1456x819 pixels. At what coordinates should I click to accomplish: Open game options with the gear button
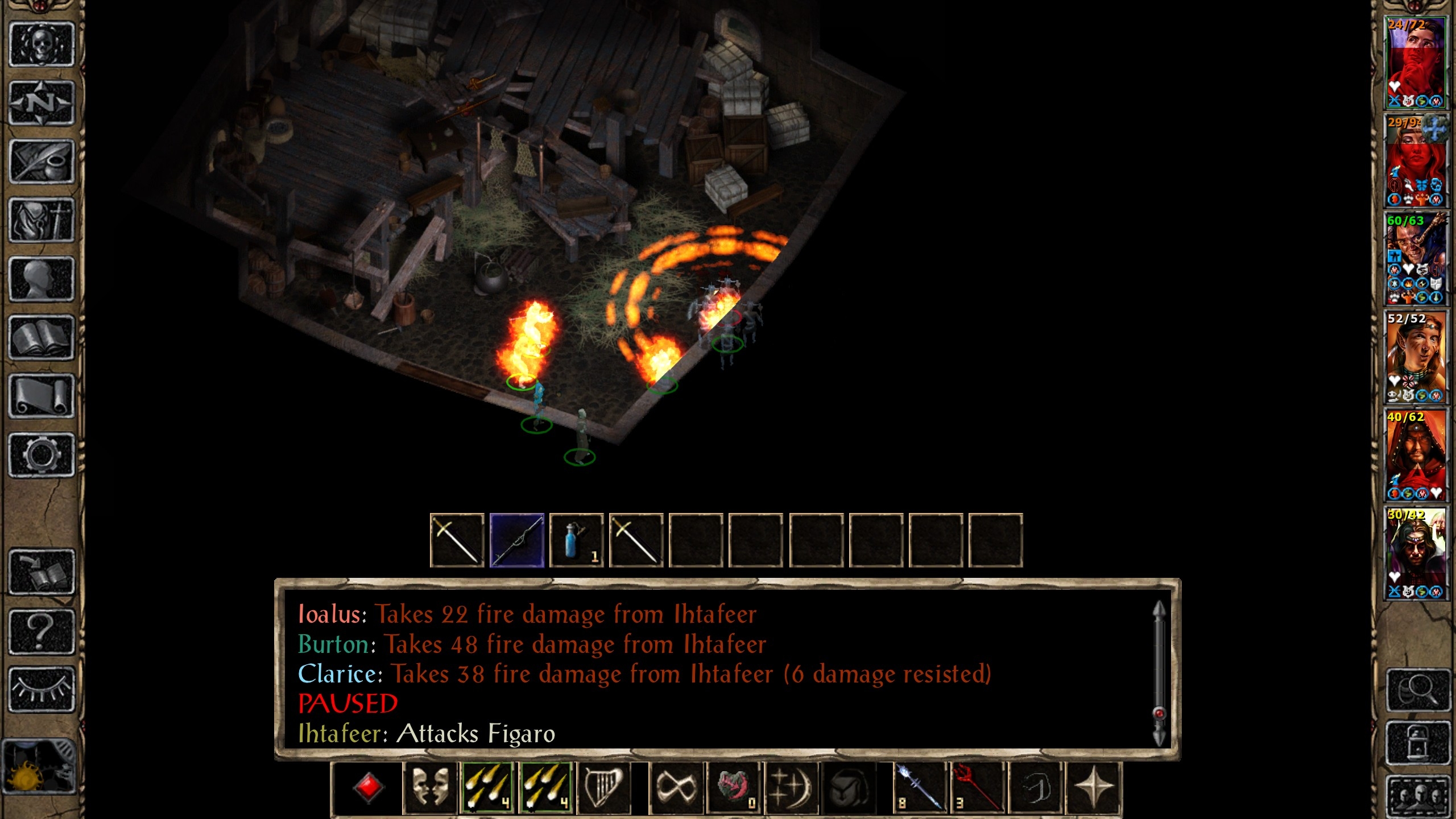[x=42, y=455]
